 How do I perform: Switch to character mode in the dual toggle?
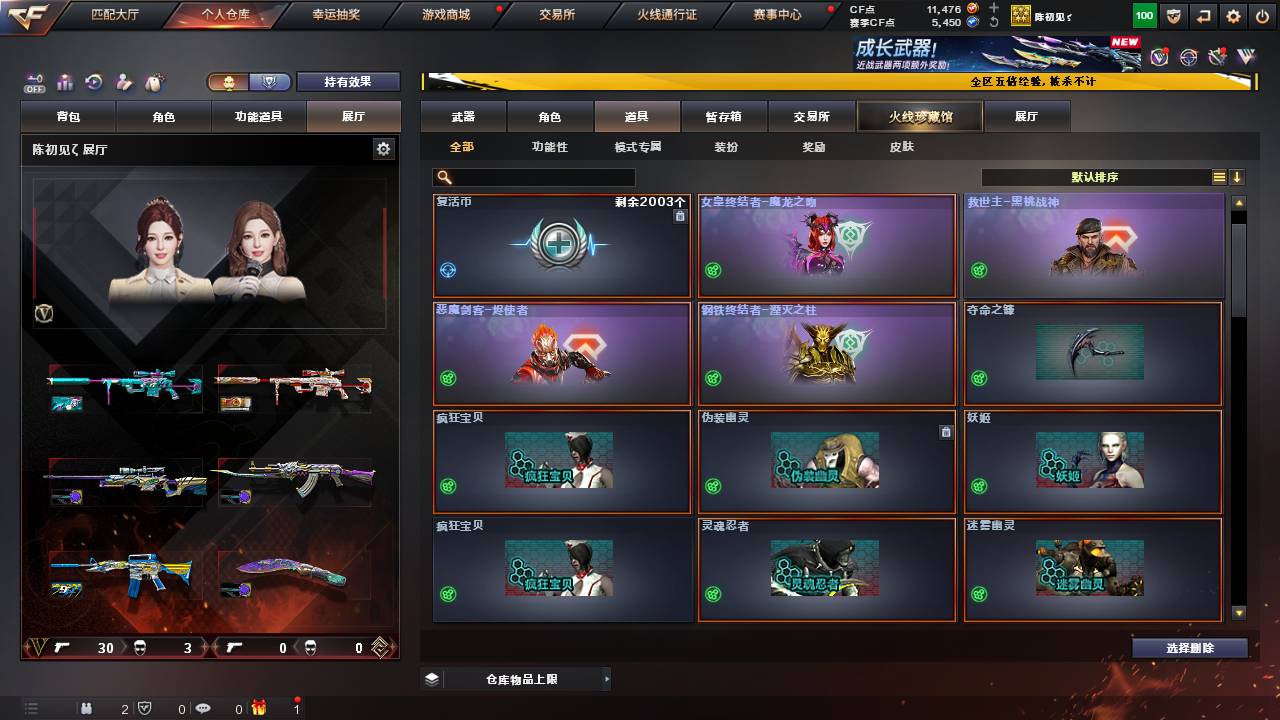(229, 82)
